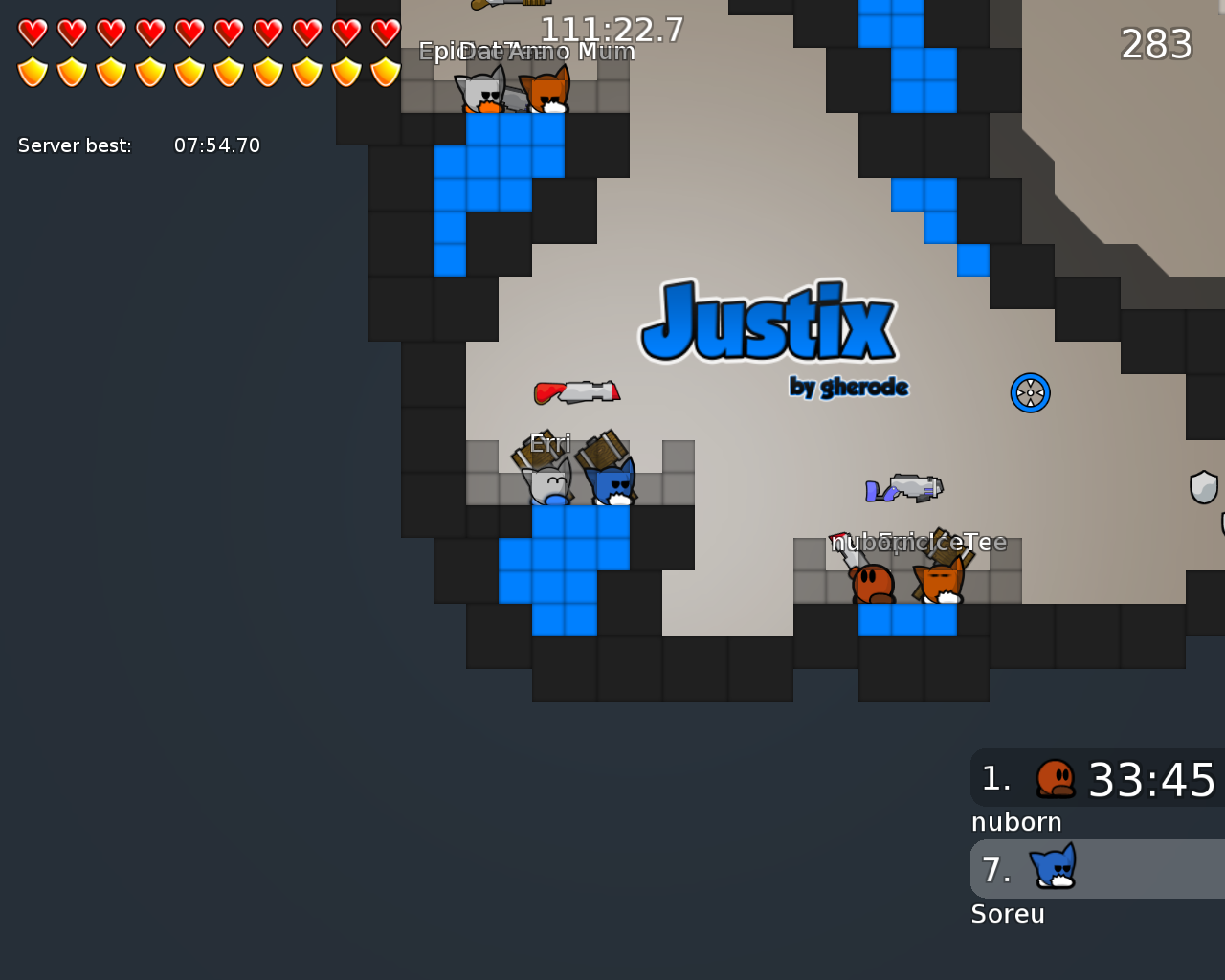Select the first heart in the health bar
This screenshot has width=1225, height=980.
tap(31, 31)
